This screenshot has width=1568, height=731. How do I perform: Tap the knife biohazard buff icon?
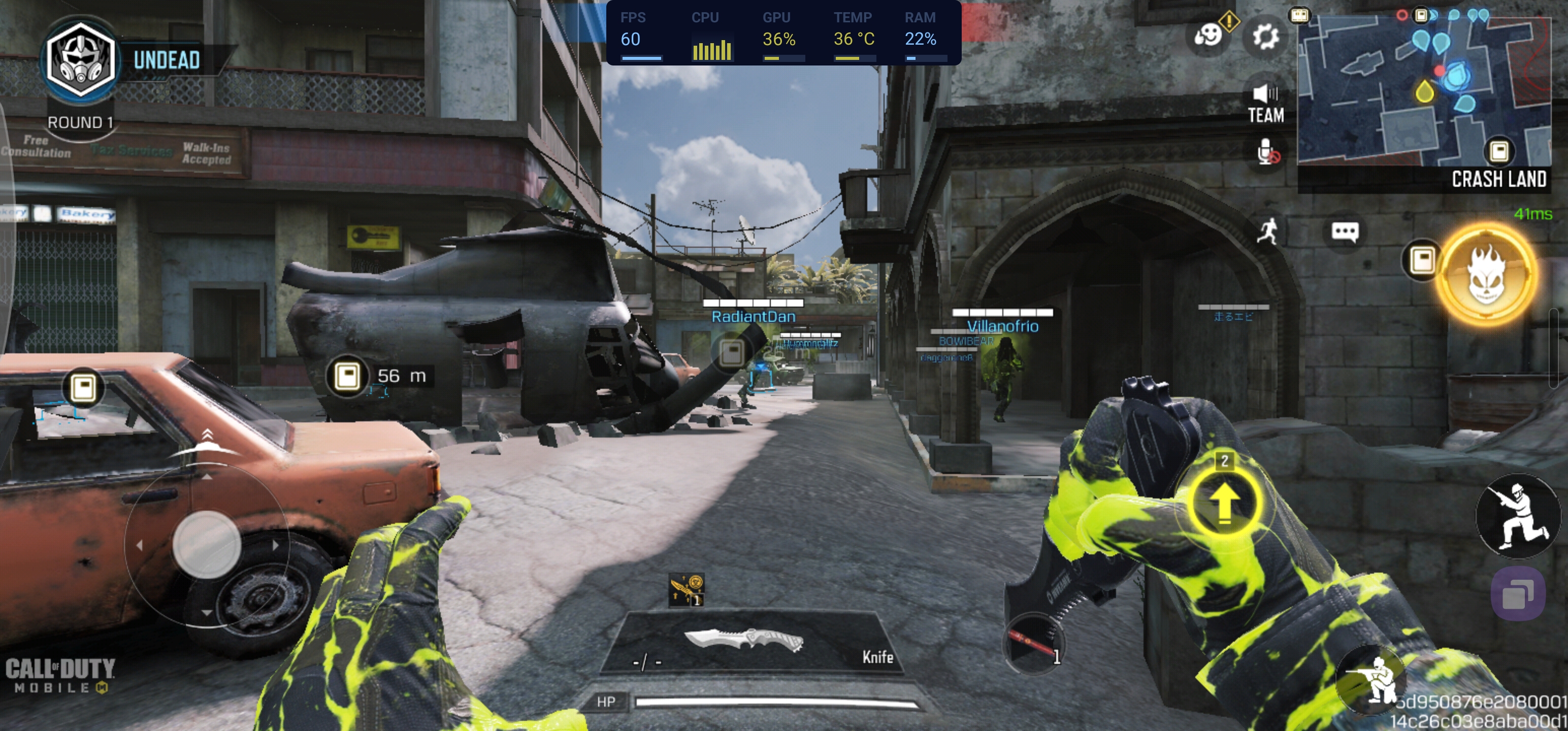click(x=687, y=590)
